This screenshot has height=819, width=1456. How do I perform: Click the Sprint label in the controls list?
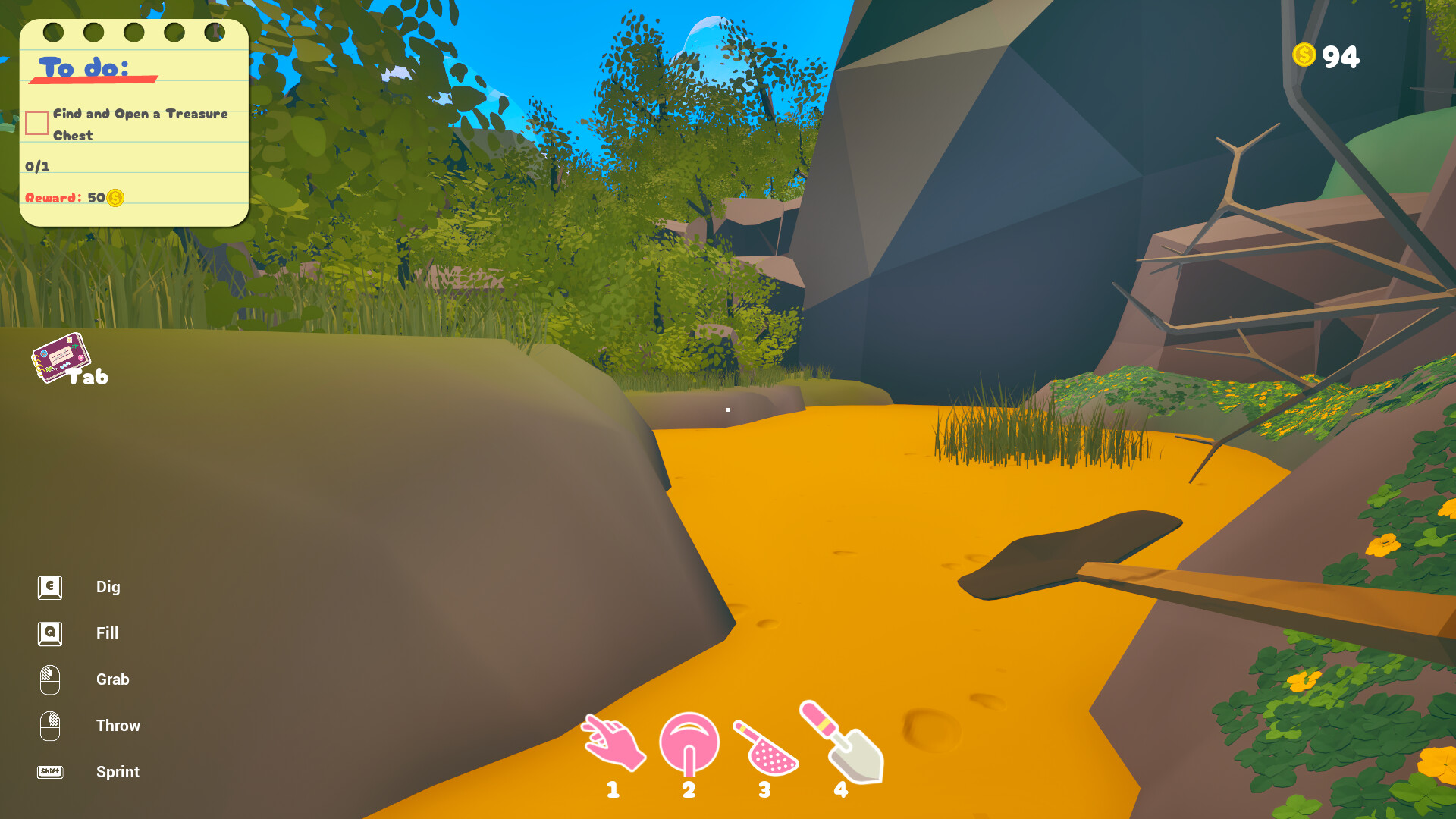[118, 772]
